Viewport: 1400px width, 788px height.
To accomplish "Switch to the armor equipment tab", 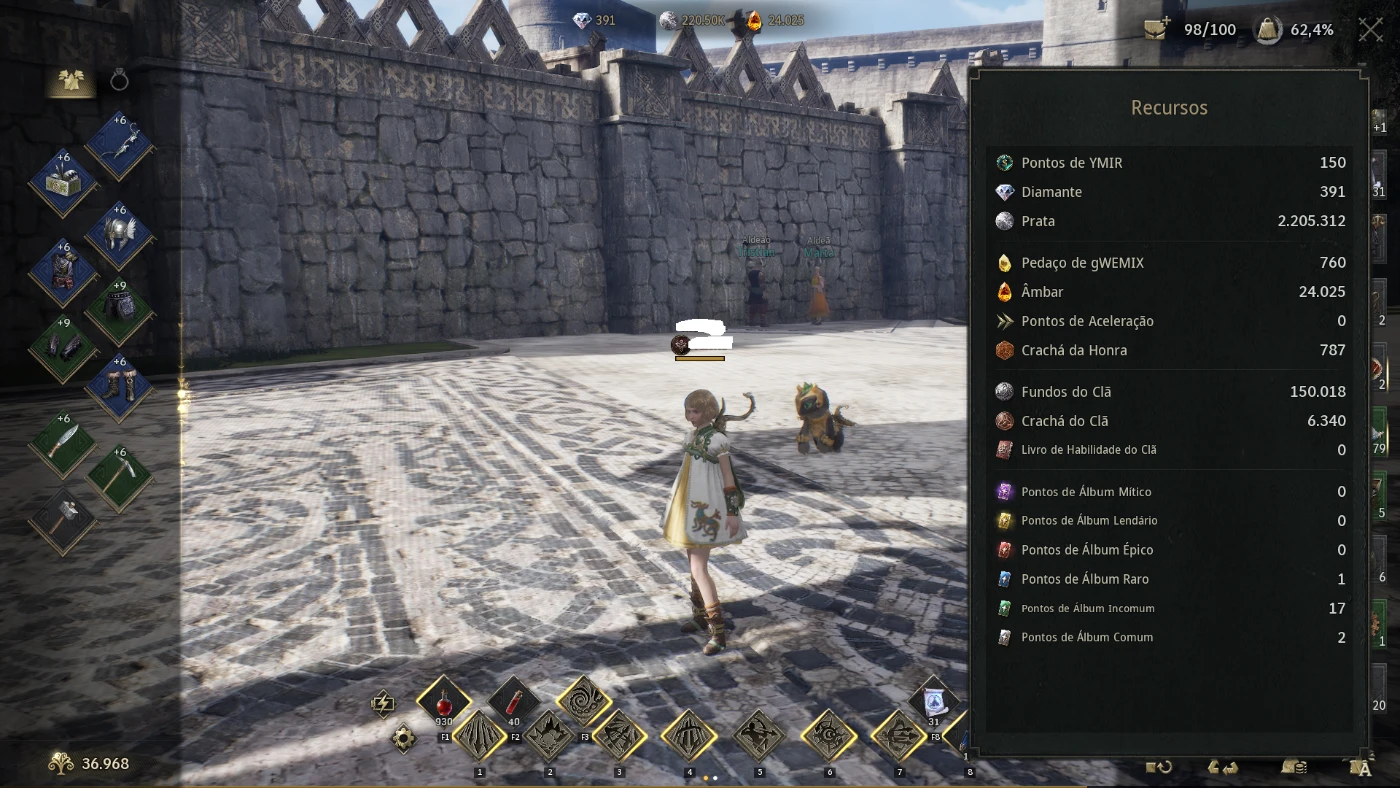I will click(70, 82).
